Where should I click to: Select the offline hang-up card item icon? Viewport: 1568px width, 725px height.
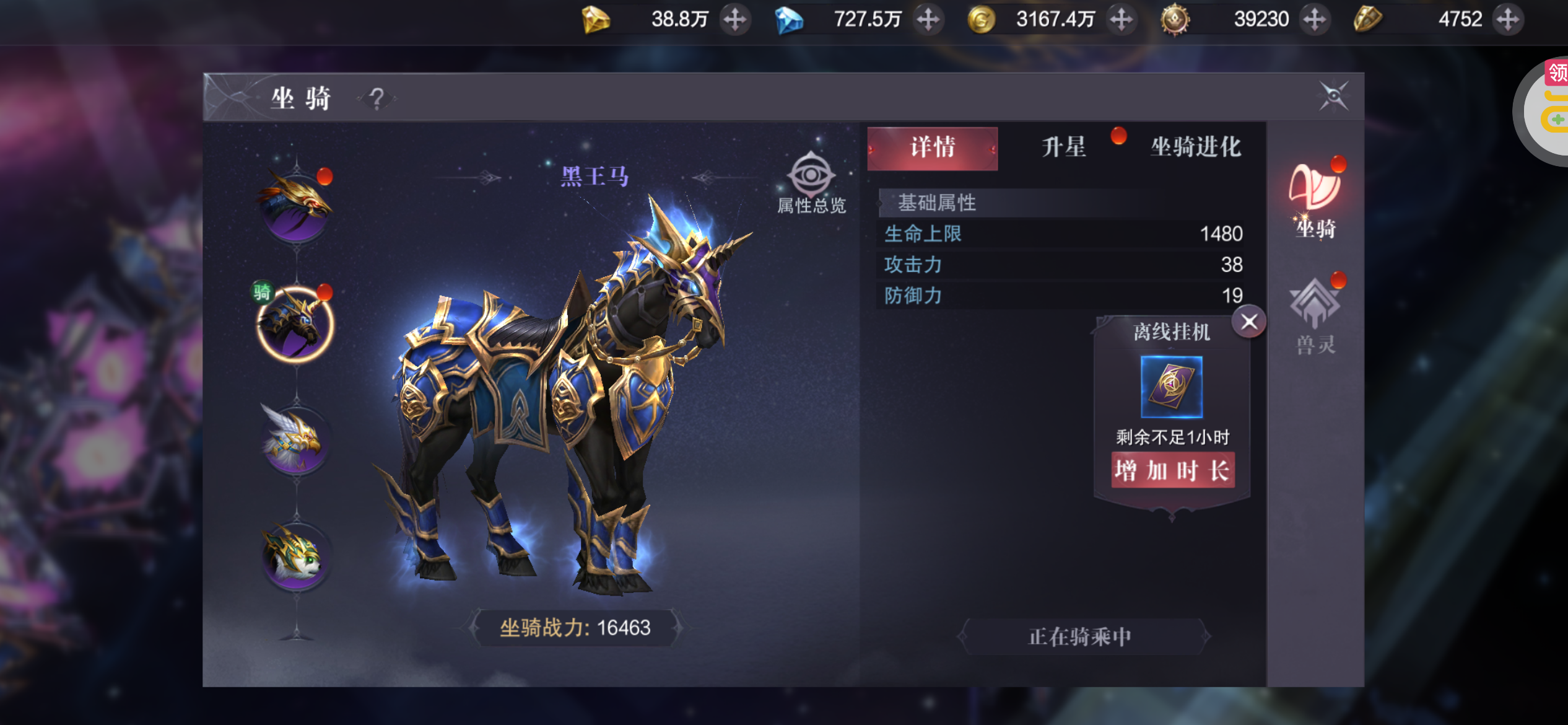click(x=1171, y=387)
